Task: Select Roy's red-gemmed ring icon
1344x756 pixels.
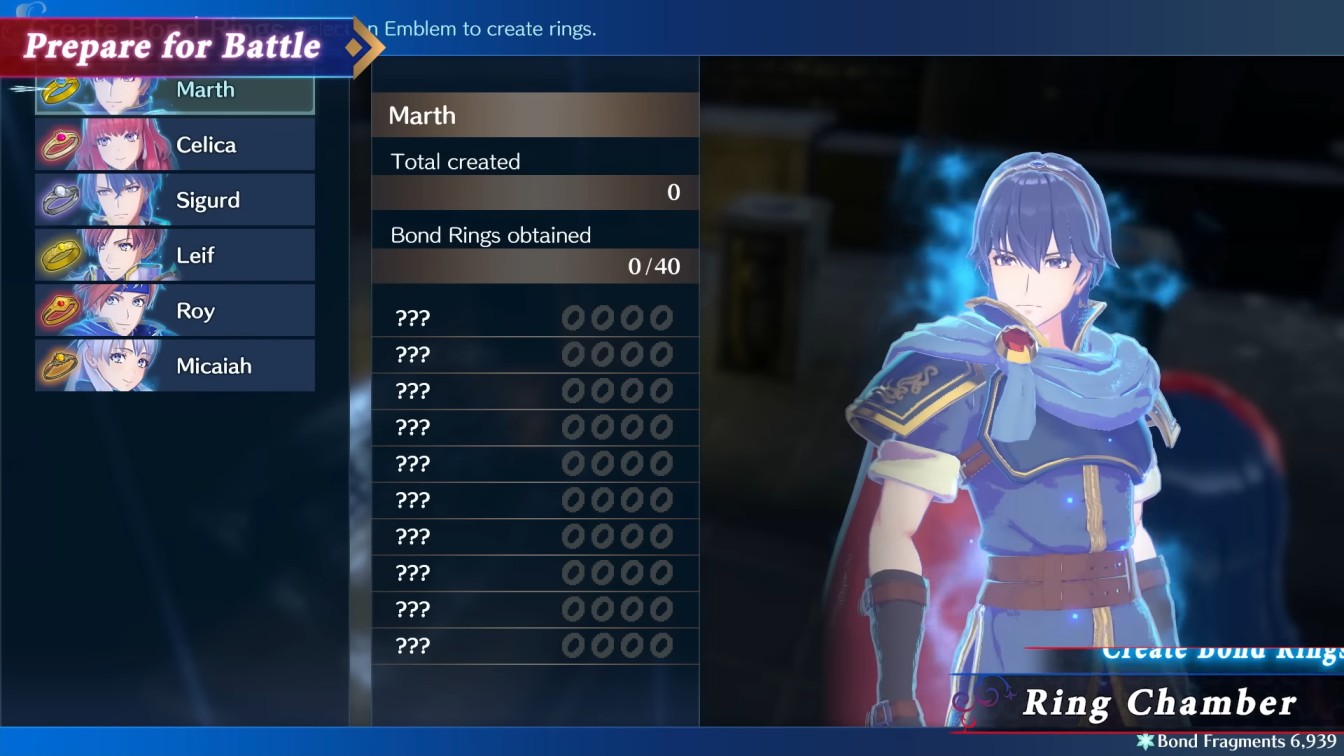Action: pyautogui.click(x=61, y=311)
